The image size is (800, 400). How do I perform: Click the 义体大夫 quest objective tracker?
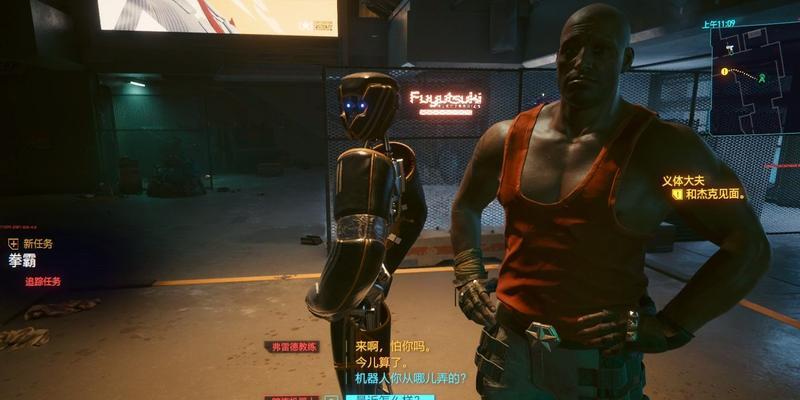click(703, 187)
